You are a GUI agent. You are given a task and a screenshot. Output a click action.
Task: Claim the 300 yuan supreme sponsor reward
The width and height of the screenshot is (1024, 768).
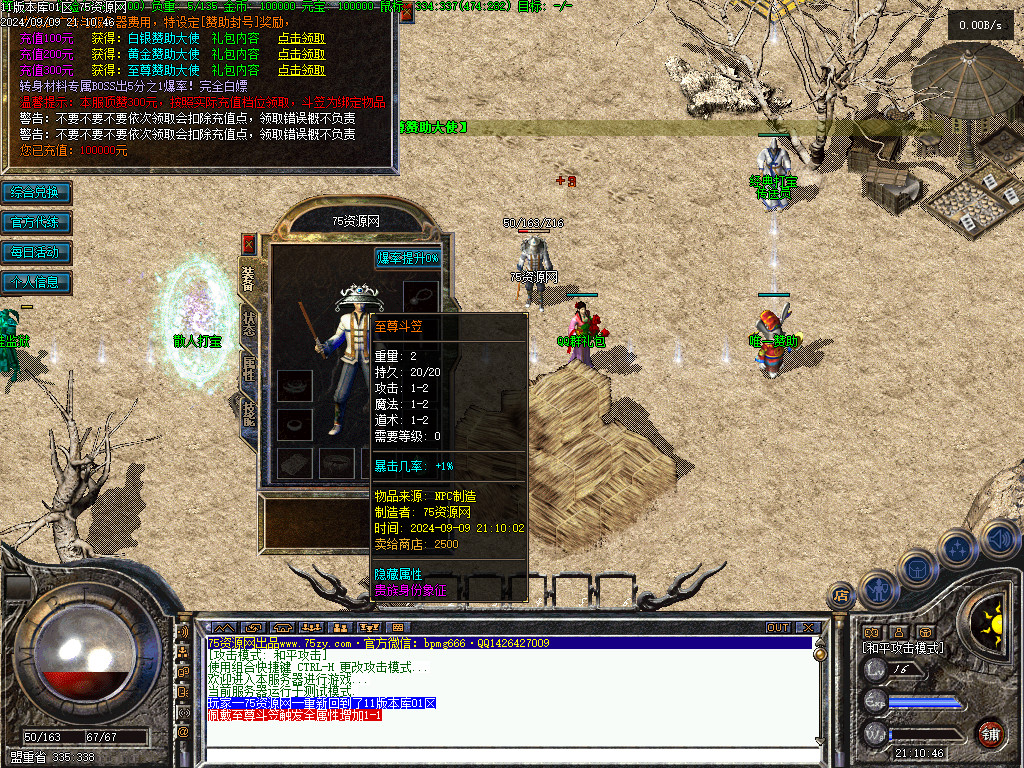(301, 71)
